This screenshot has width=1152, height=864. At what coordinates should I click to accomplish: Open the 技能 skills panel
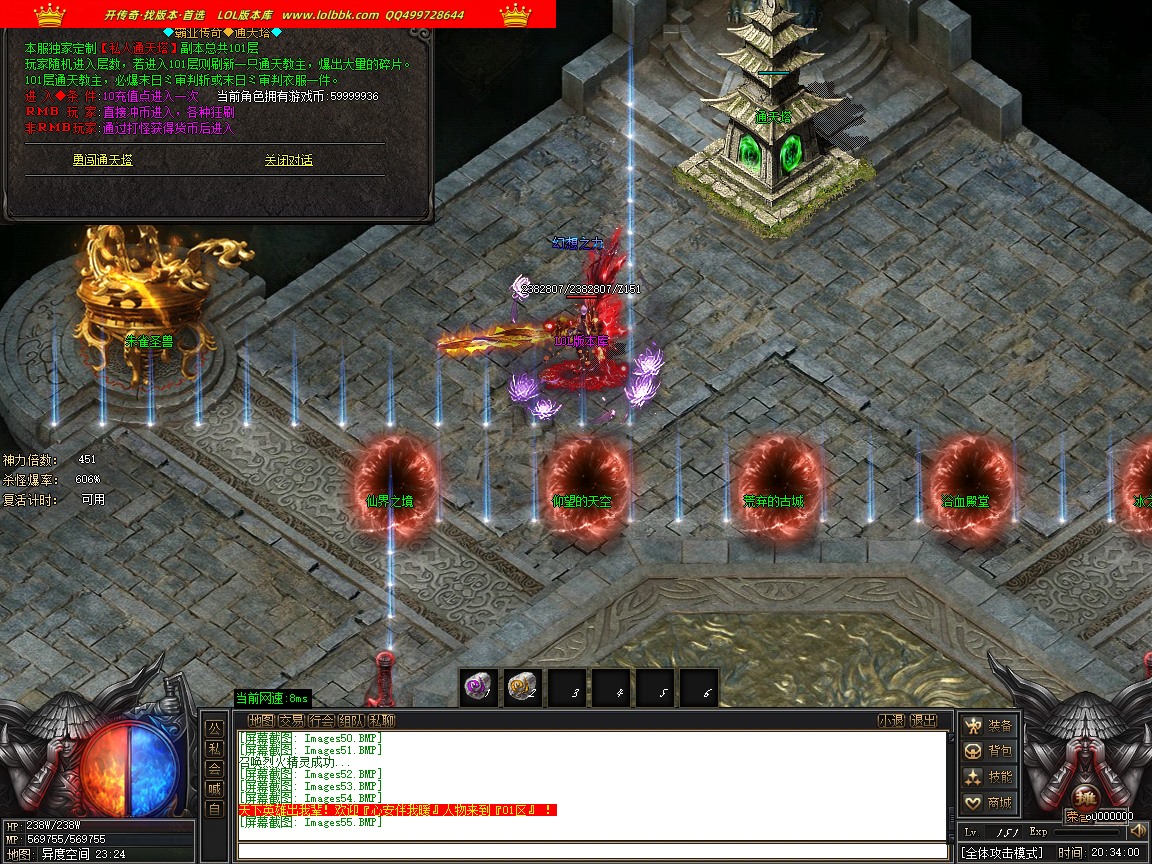pyautogui.click(x=988, y=777)
